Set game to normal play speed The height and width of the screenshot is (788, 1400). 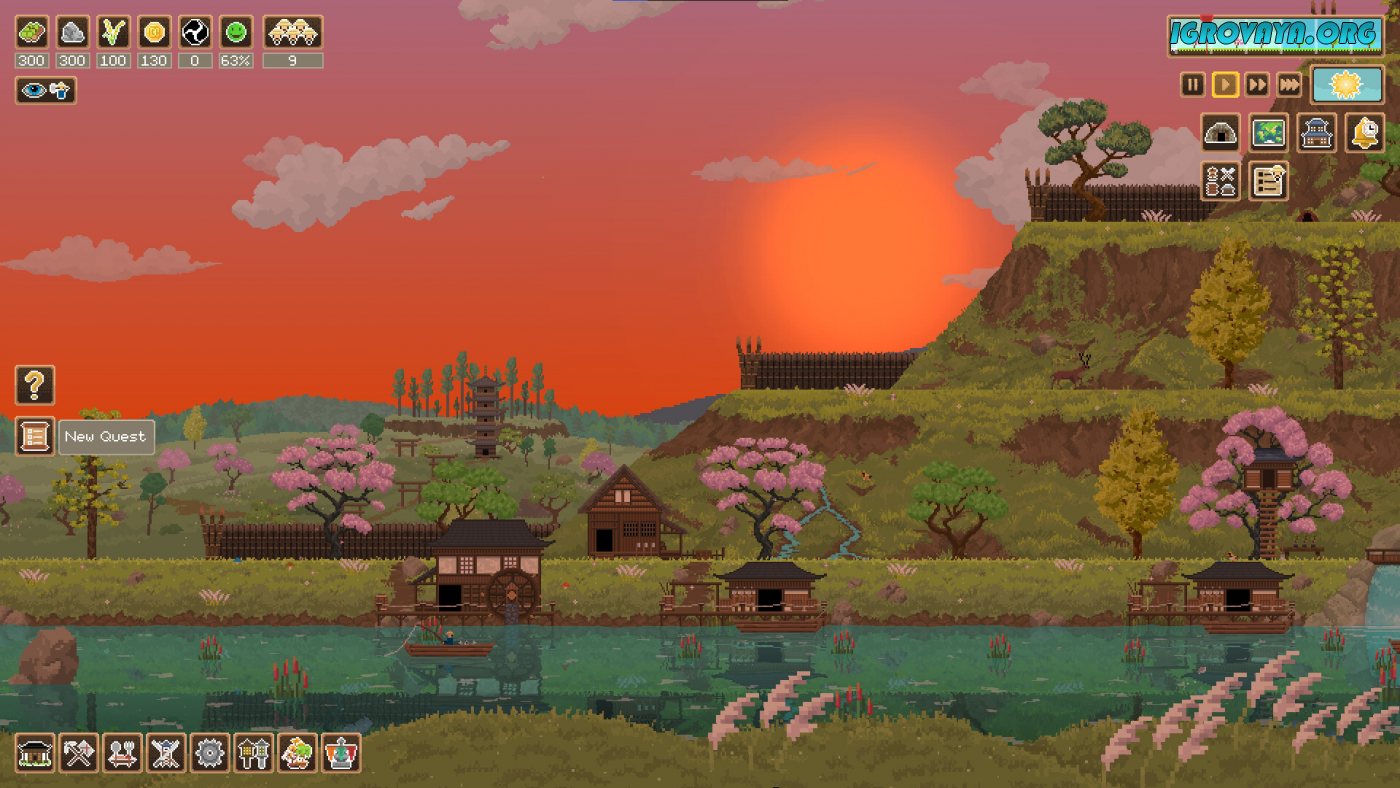(1225, 85)
